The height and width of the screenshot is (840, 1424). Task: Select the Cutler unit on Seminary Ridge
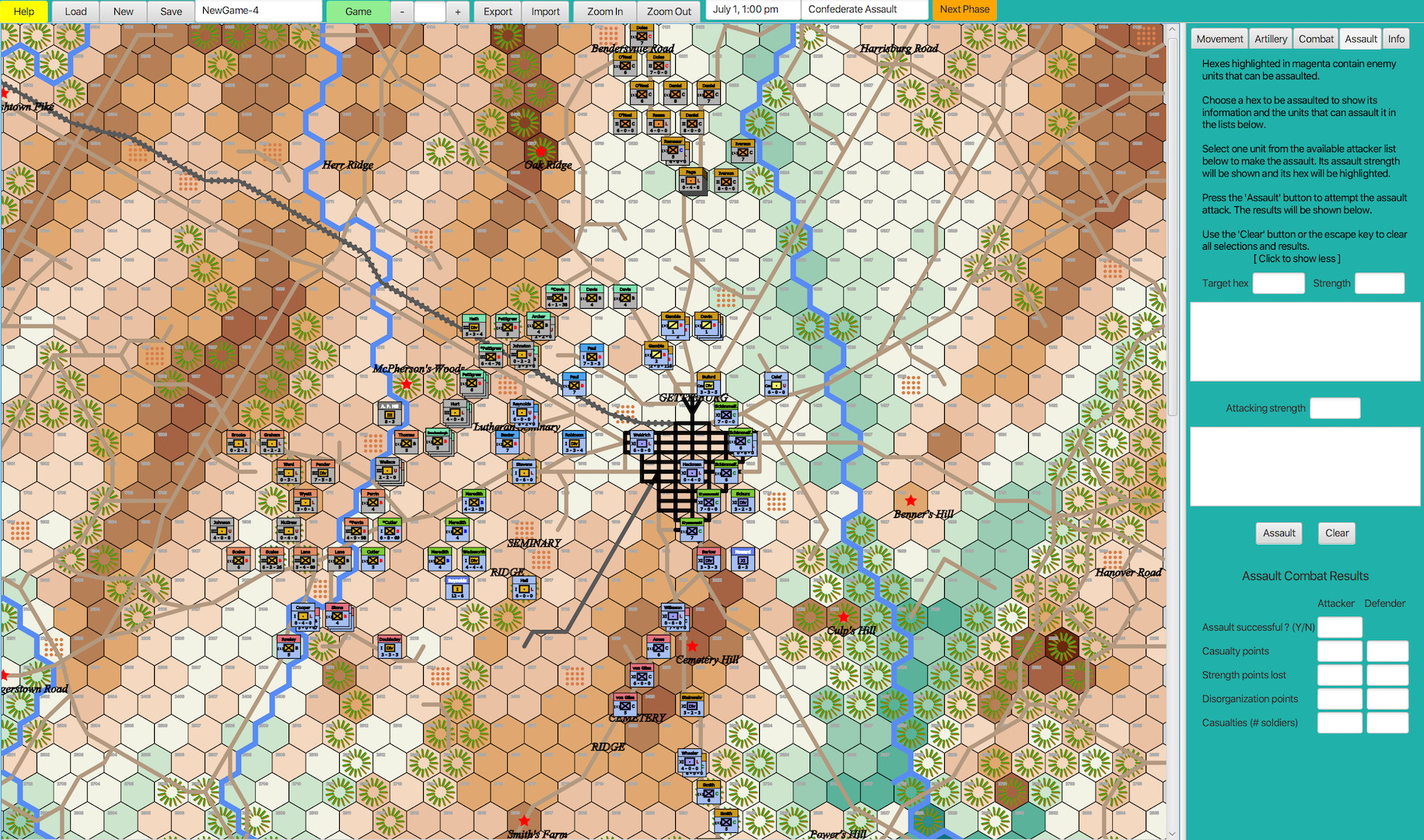[x=373, y=558]
